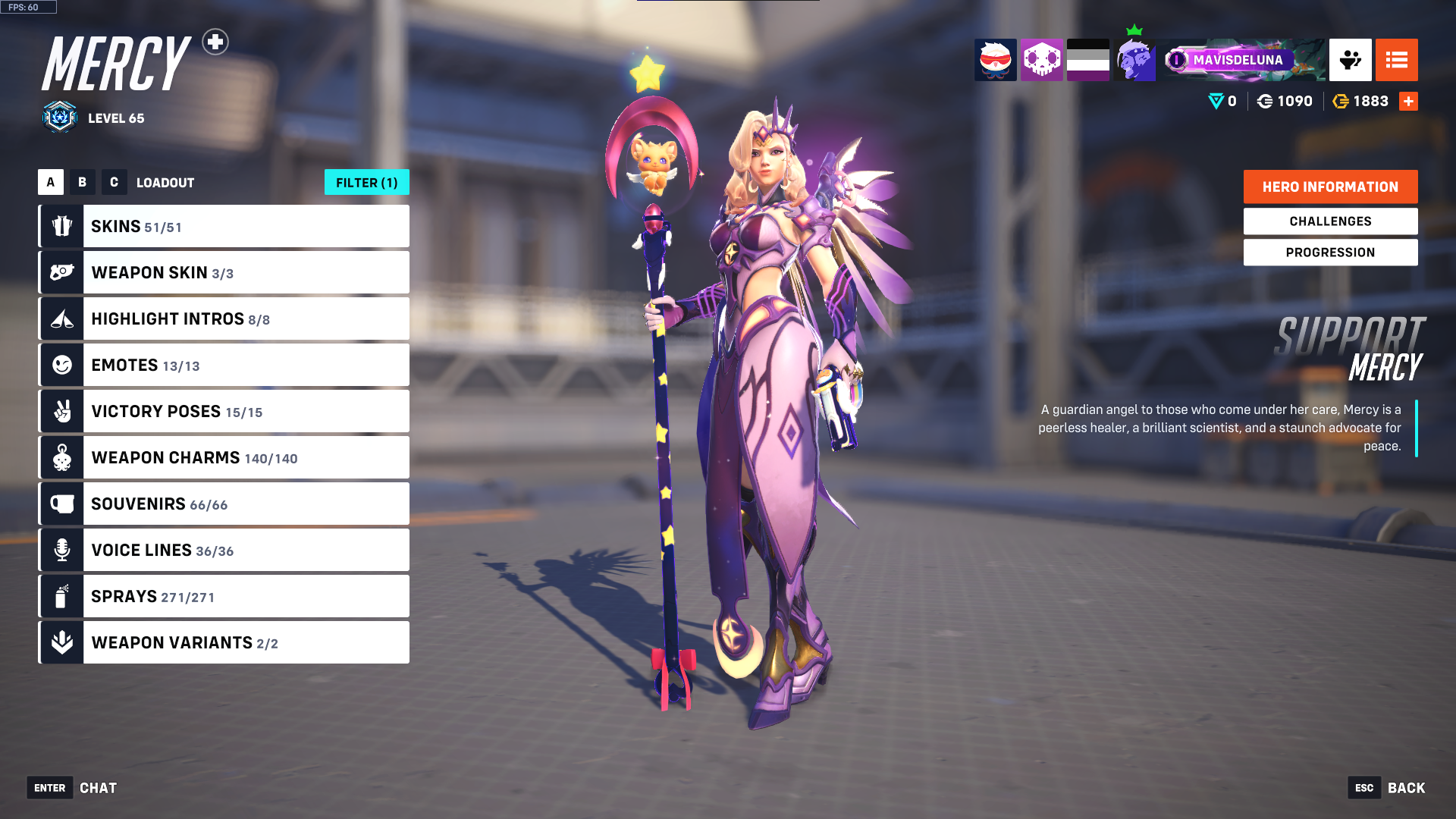Viewport: 1456px width, 819px height.
Task: Select the Weapon Charms Pachimari icon
Action: tap(61, 457)
